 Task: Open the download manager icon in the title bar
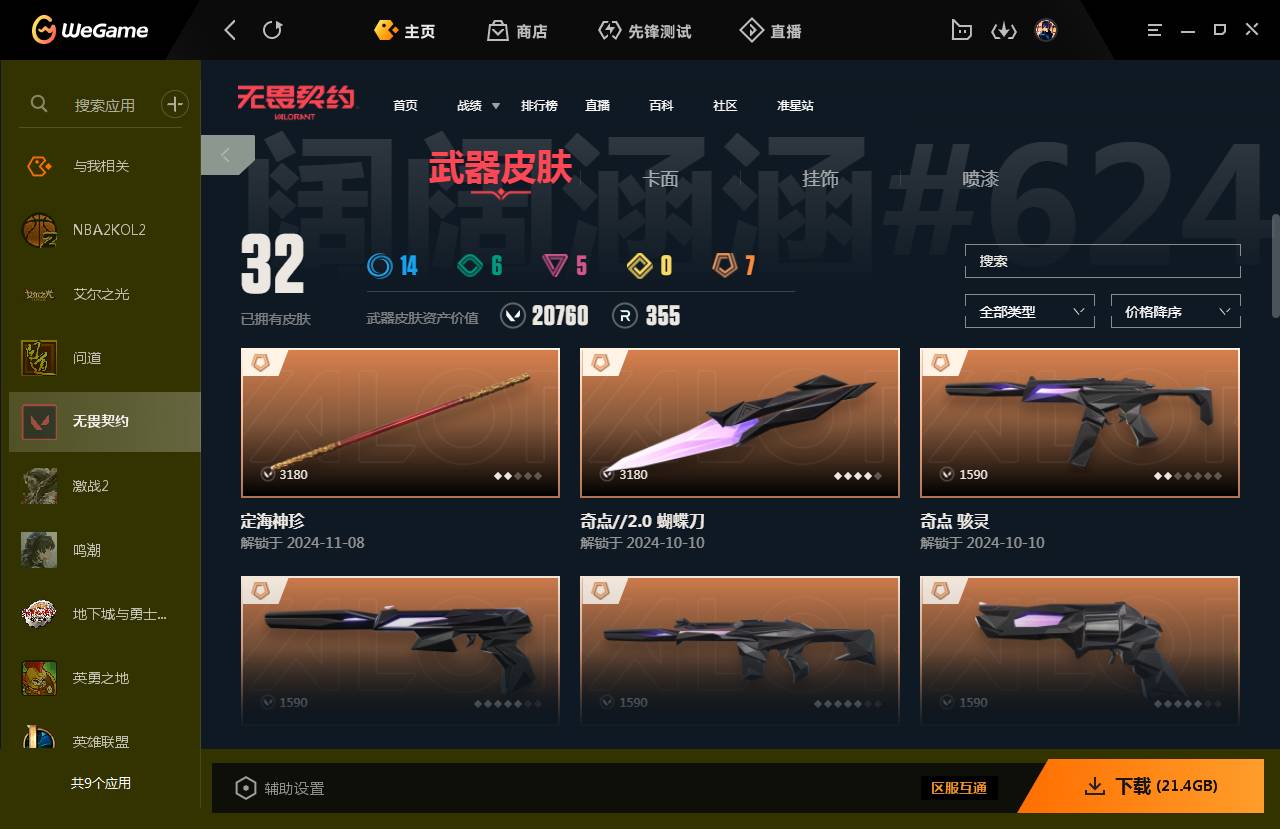tap(1003, 30)
